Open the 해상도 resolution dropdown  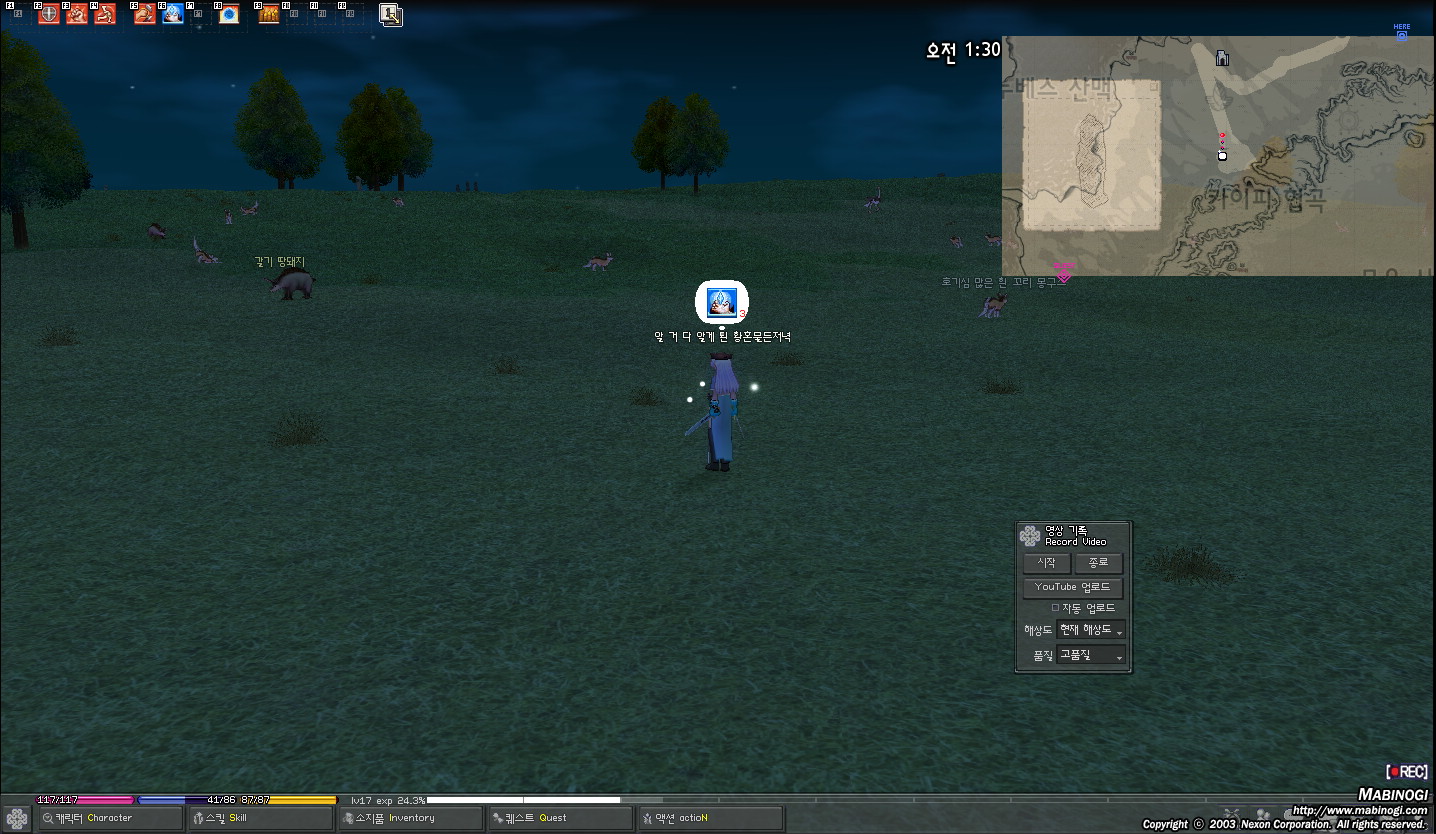(x=1090, y=629)
